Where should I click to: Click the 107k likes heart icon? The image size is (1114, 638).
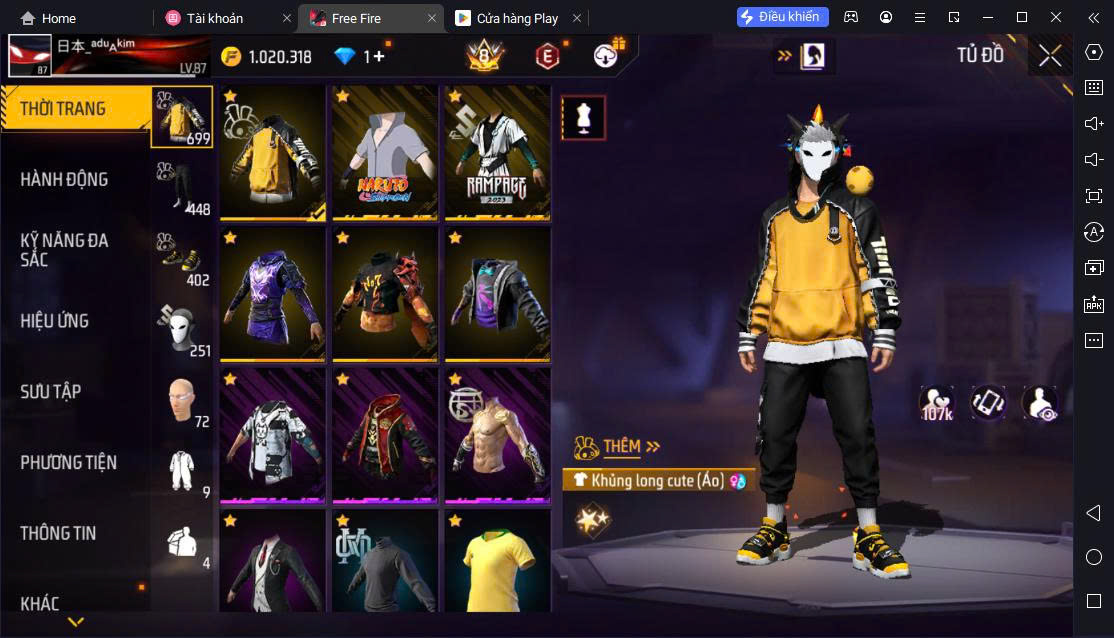pos(937,403)
